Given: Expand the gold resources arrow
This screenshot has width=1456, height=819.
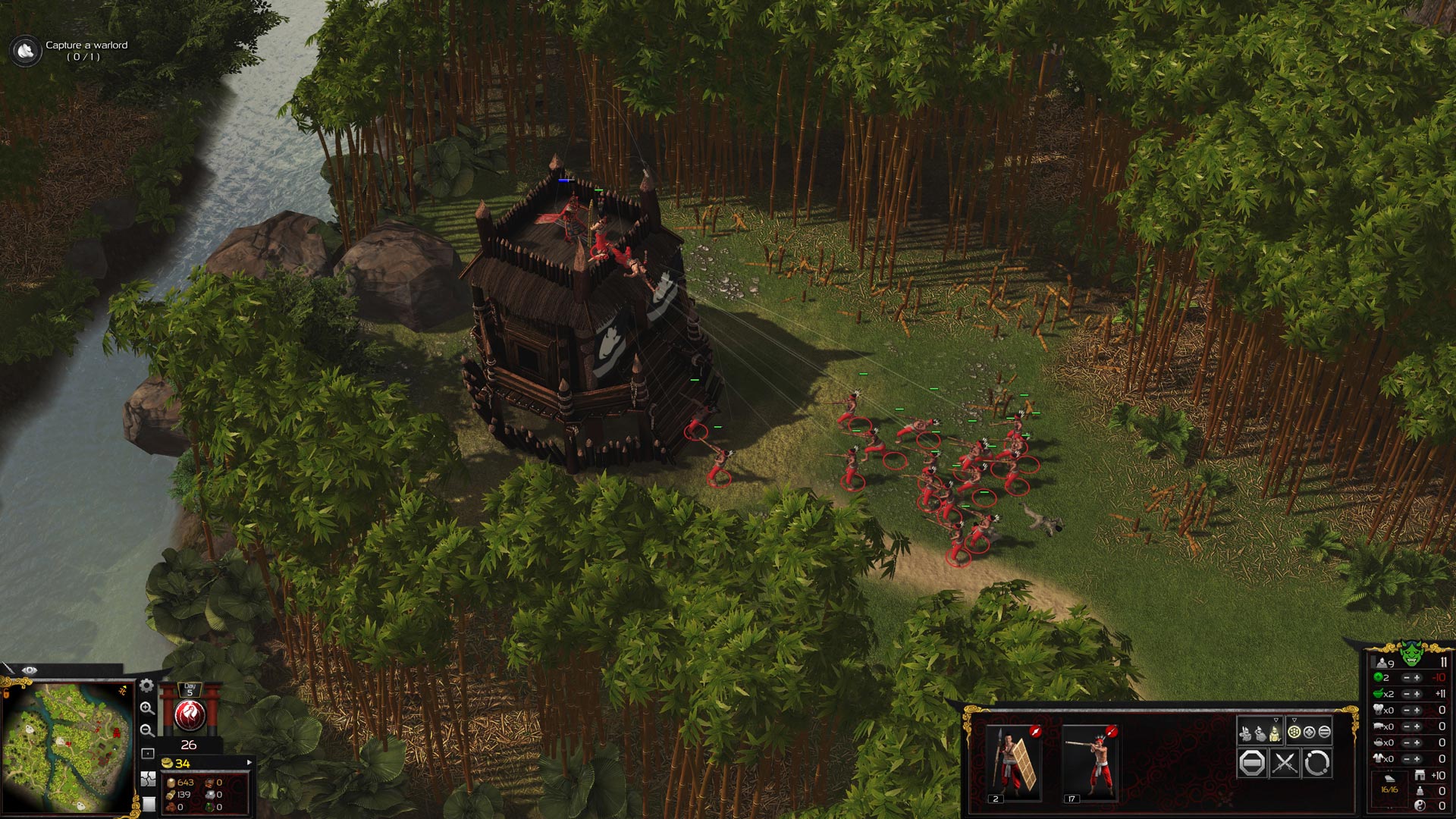Looking at the screenshot, I should coord(249,762).
